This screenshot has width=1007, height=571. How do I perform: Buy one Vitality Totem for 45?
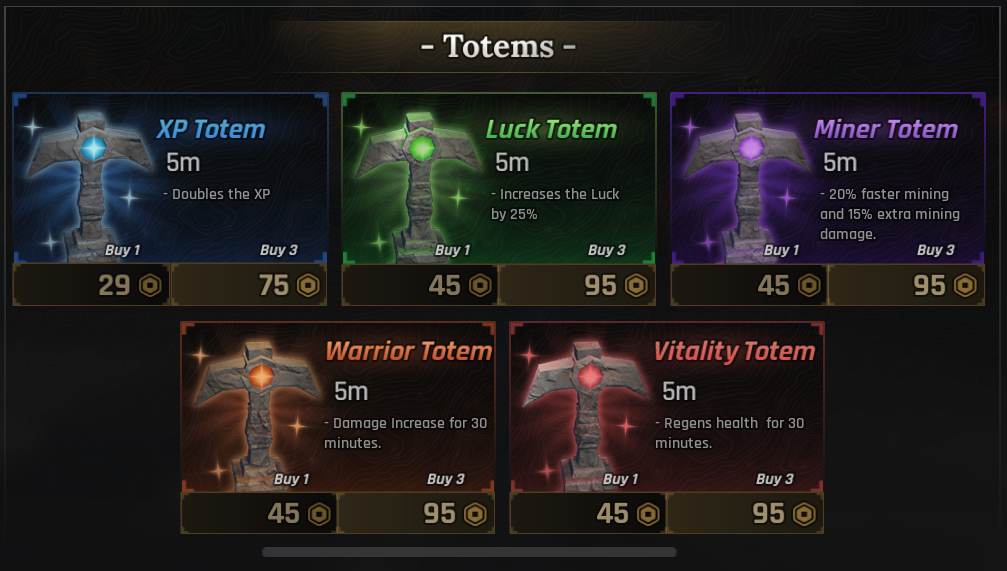(588, 514)
